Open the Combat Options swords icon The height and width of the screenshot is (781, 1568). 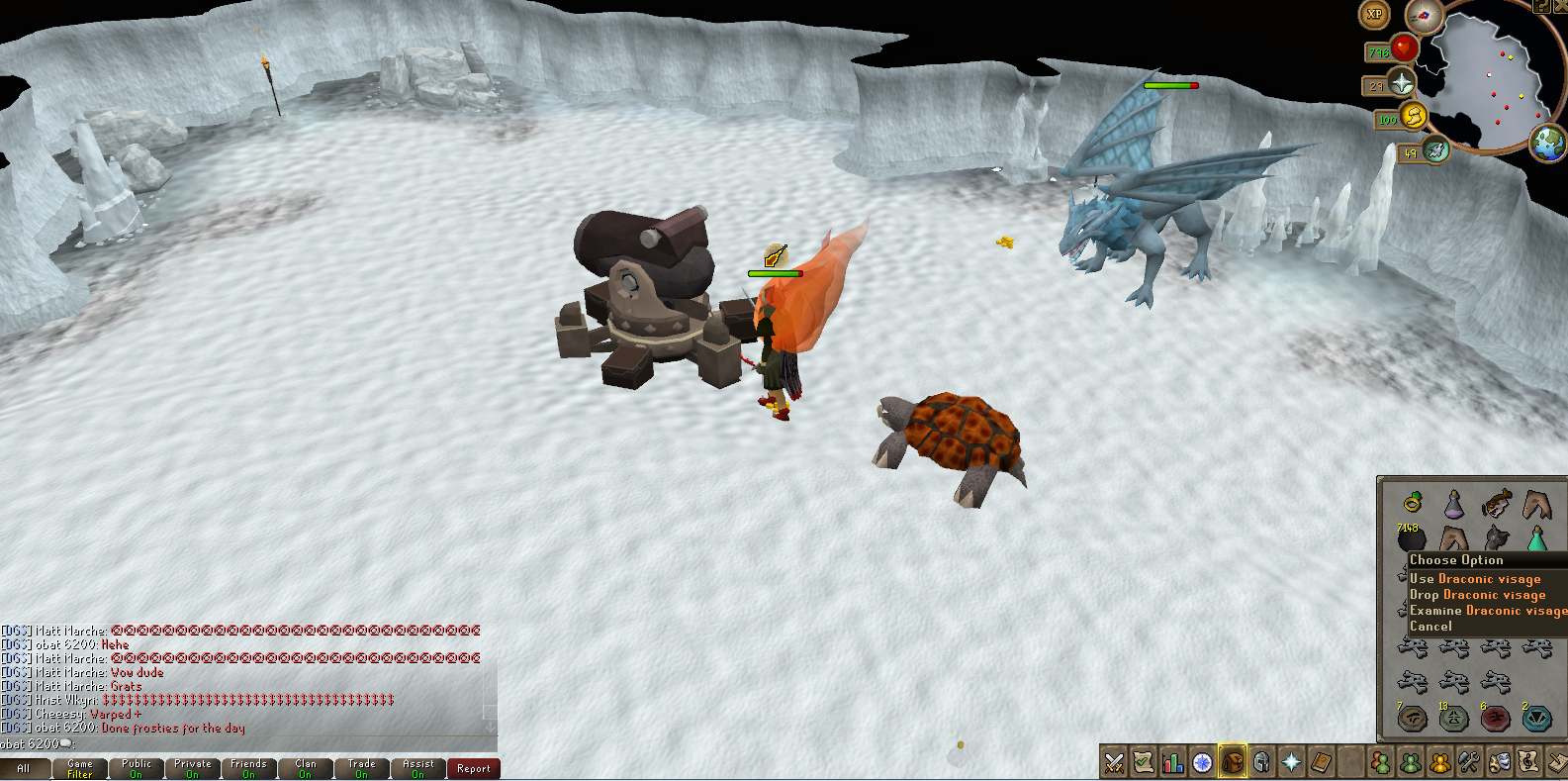[1113, 763]
